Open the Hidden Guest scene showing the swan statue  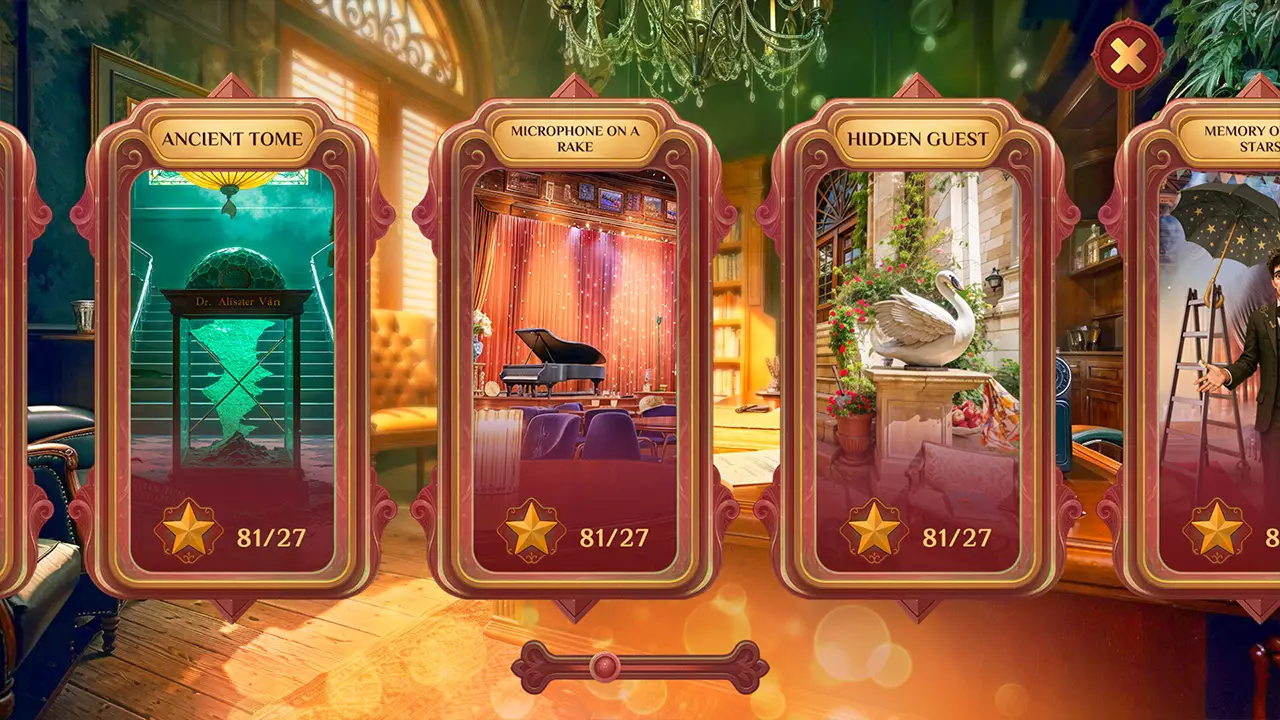[918, 330]
